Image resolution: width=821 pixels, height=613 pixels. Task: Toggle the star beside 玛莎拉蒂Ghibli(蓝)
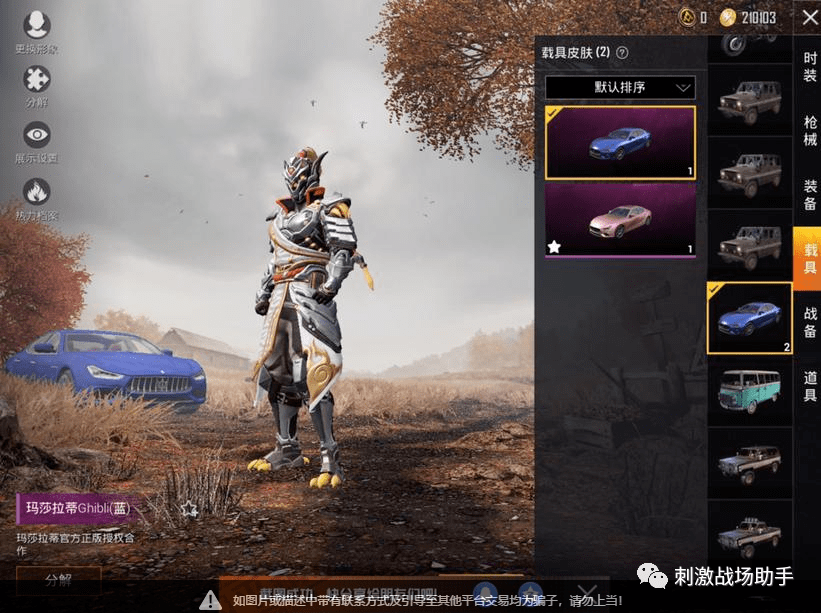pyautogui.click(x=190, y=509)
